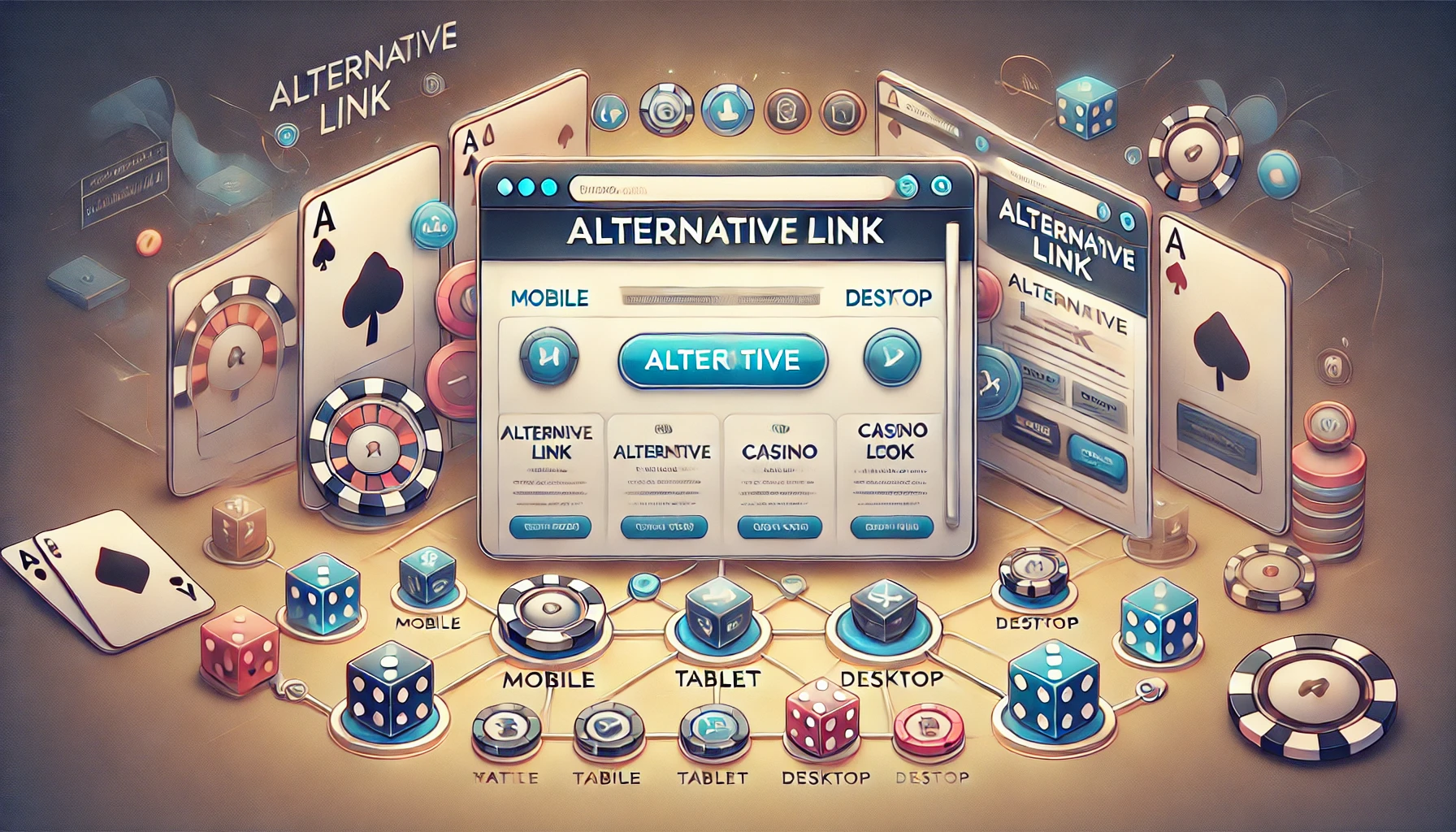Image resolution: width=1456 pixels, height=832 pixels.
Task: Choose the blue button under CASINO LOOK card
Action: tap(891, 527)
